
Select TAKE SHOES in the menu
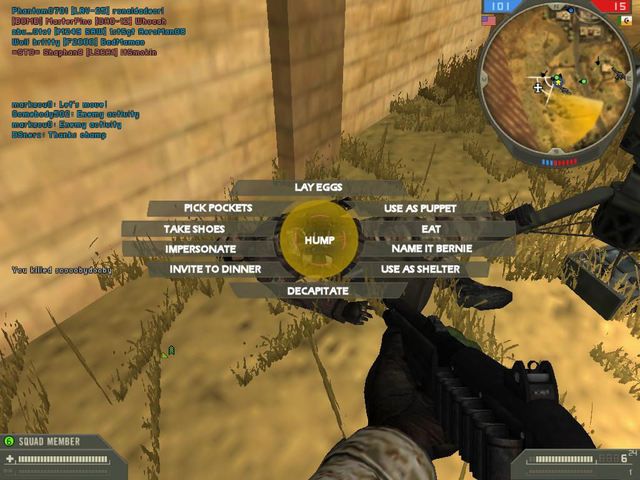195,229
